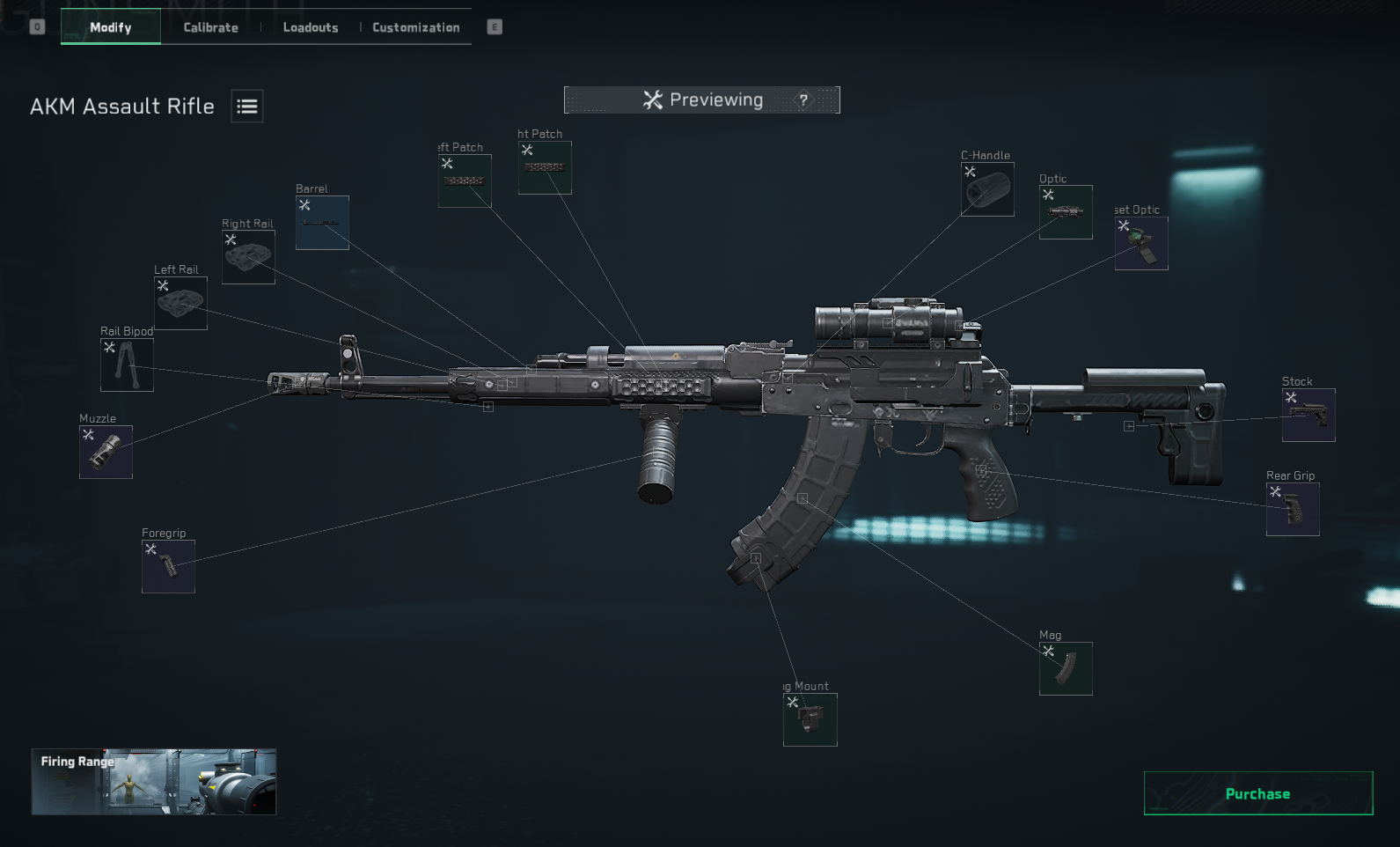Image resolution: width=1400 pixels, height=847 pixels.
Task: Select the Modify tab
Action: [x=111, y=27]
